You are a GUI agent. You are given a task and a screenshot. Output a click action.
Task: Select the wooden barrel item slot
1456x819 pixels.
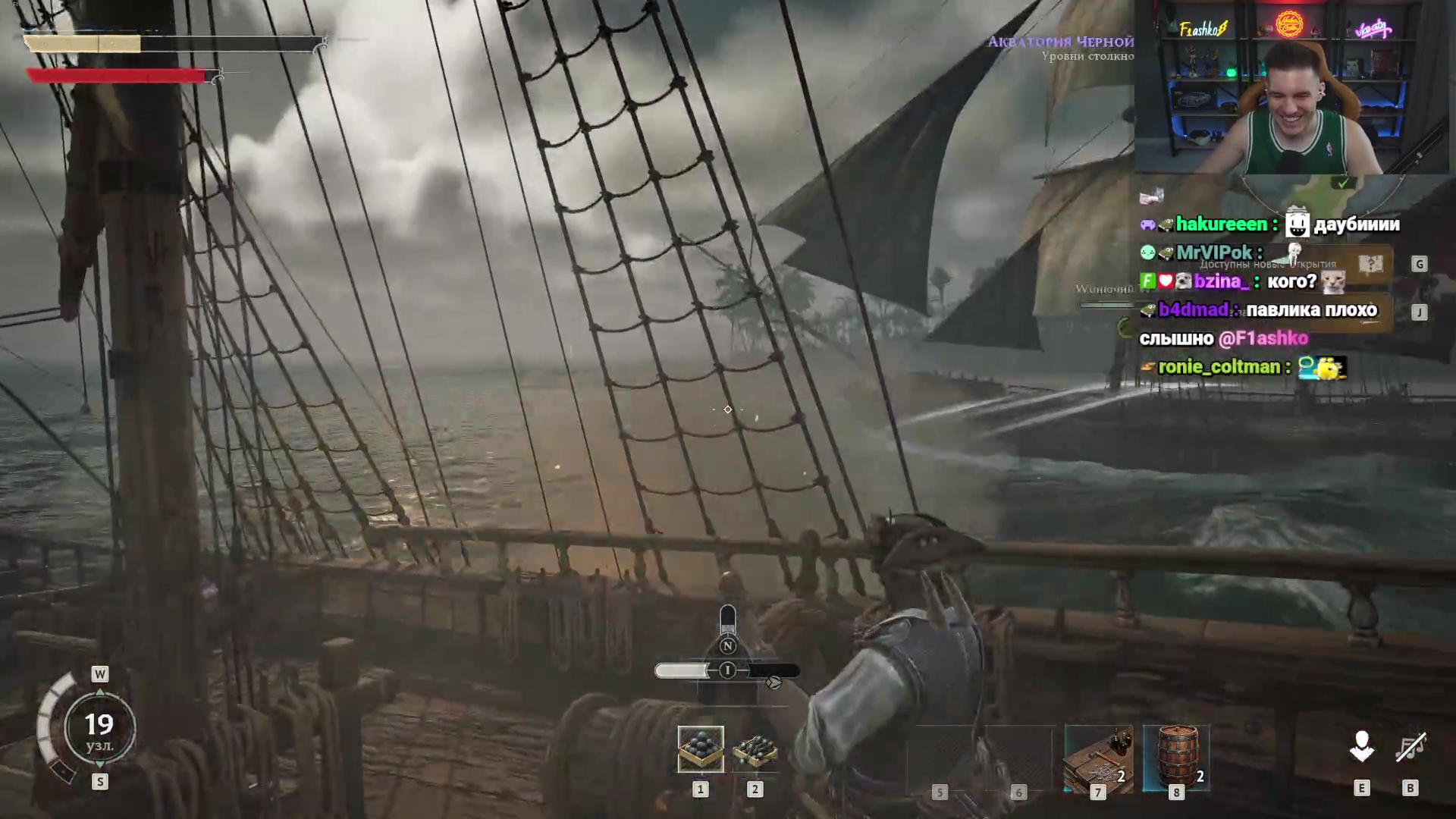pos(1176,758)
